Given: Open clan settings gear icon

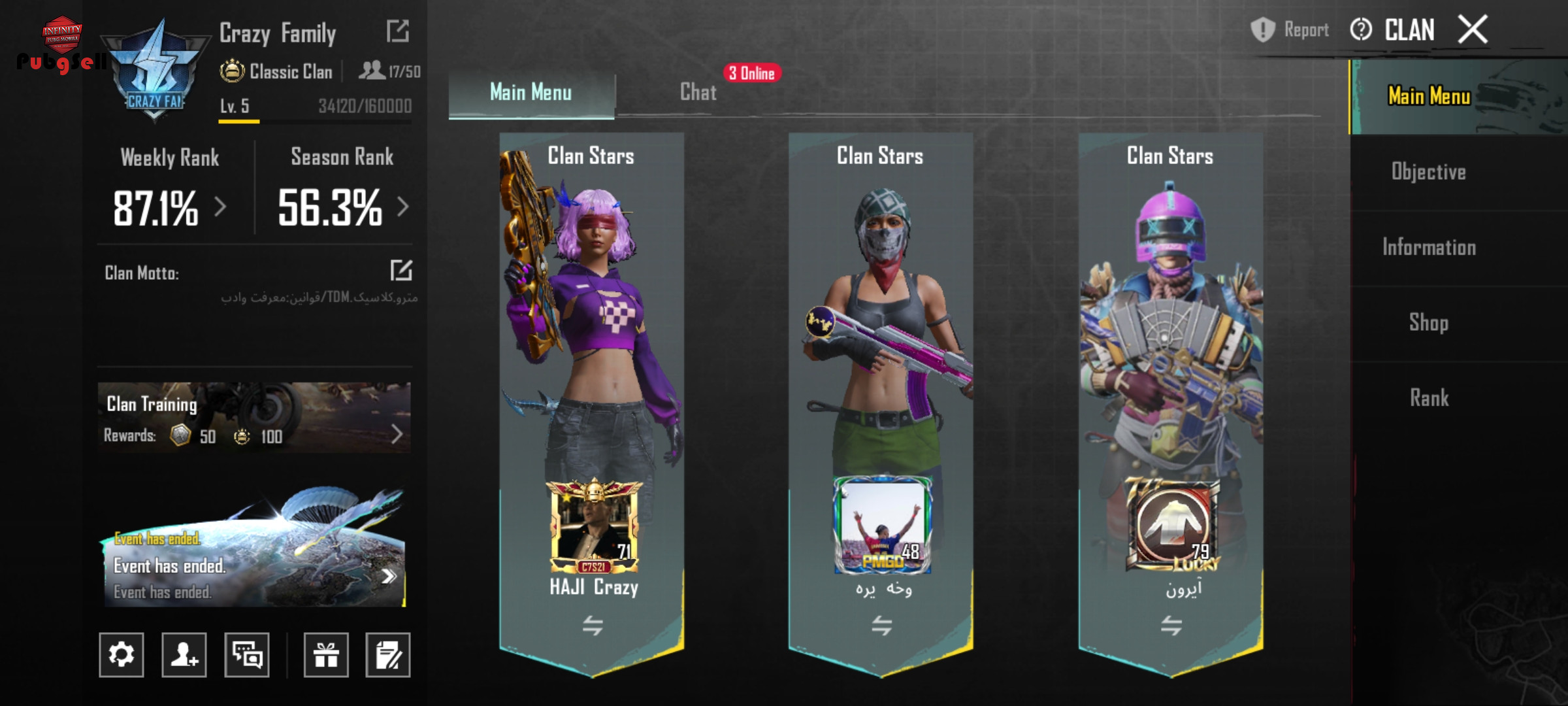Looking at the screenshot, I should click(122, 654).
